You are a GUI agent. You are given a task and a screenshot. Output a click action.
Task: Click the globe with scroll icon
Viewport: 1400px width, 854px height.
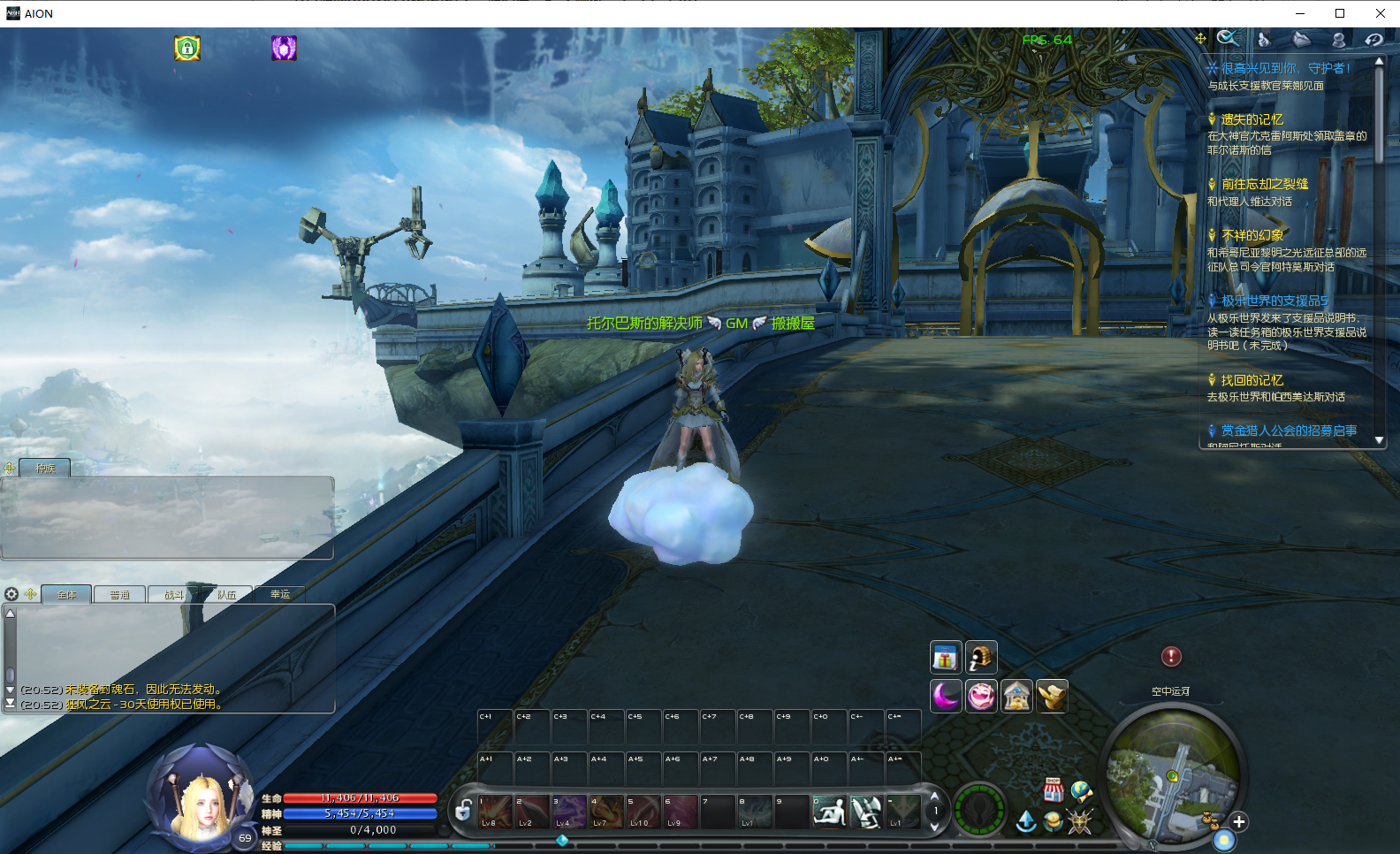[x=1081, y=790]
